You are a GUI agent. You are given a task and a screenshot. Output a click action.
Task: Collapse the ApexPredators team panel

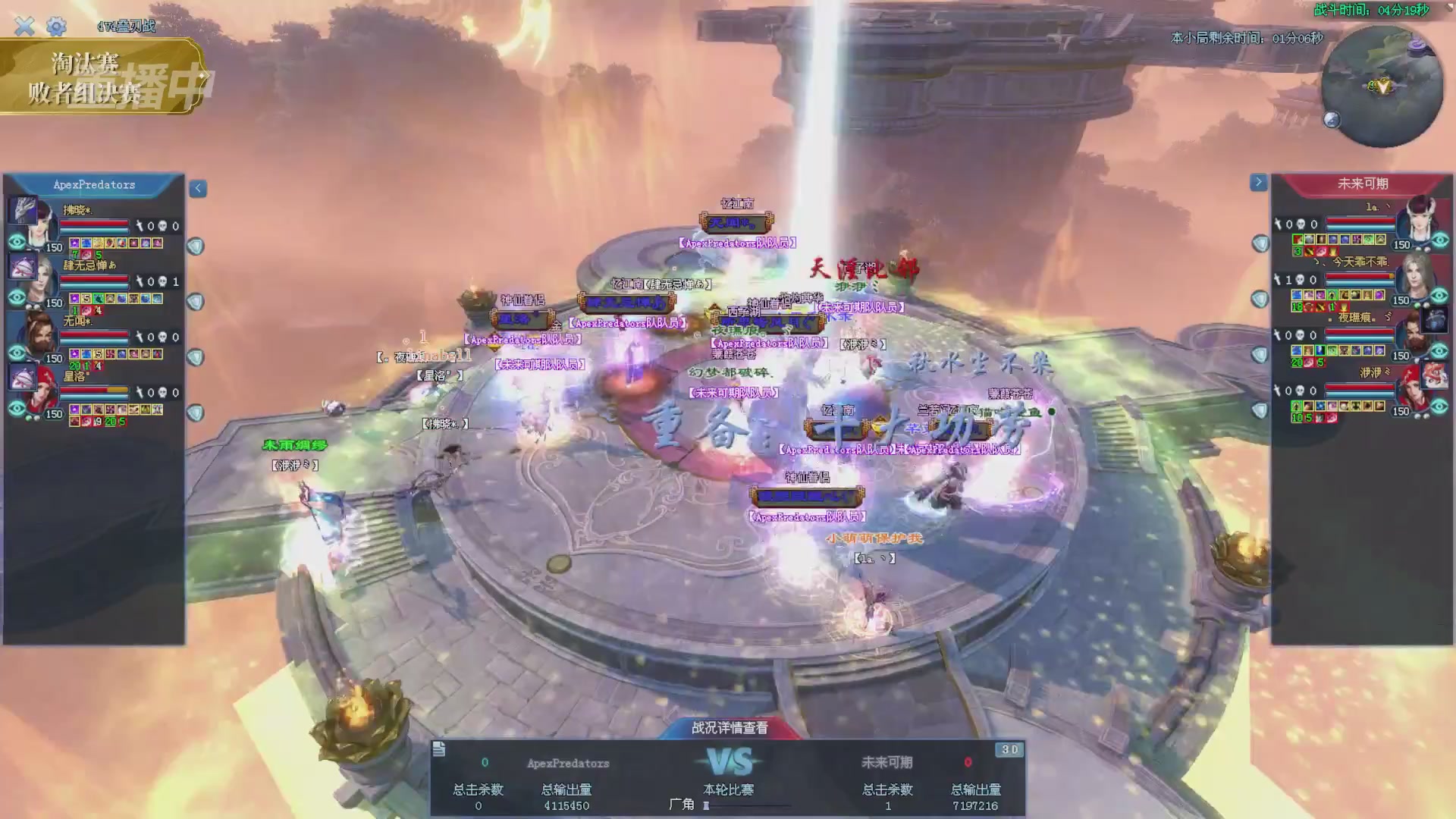tap(198, 188)
